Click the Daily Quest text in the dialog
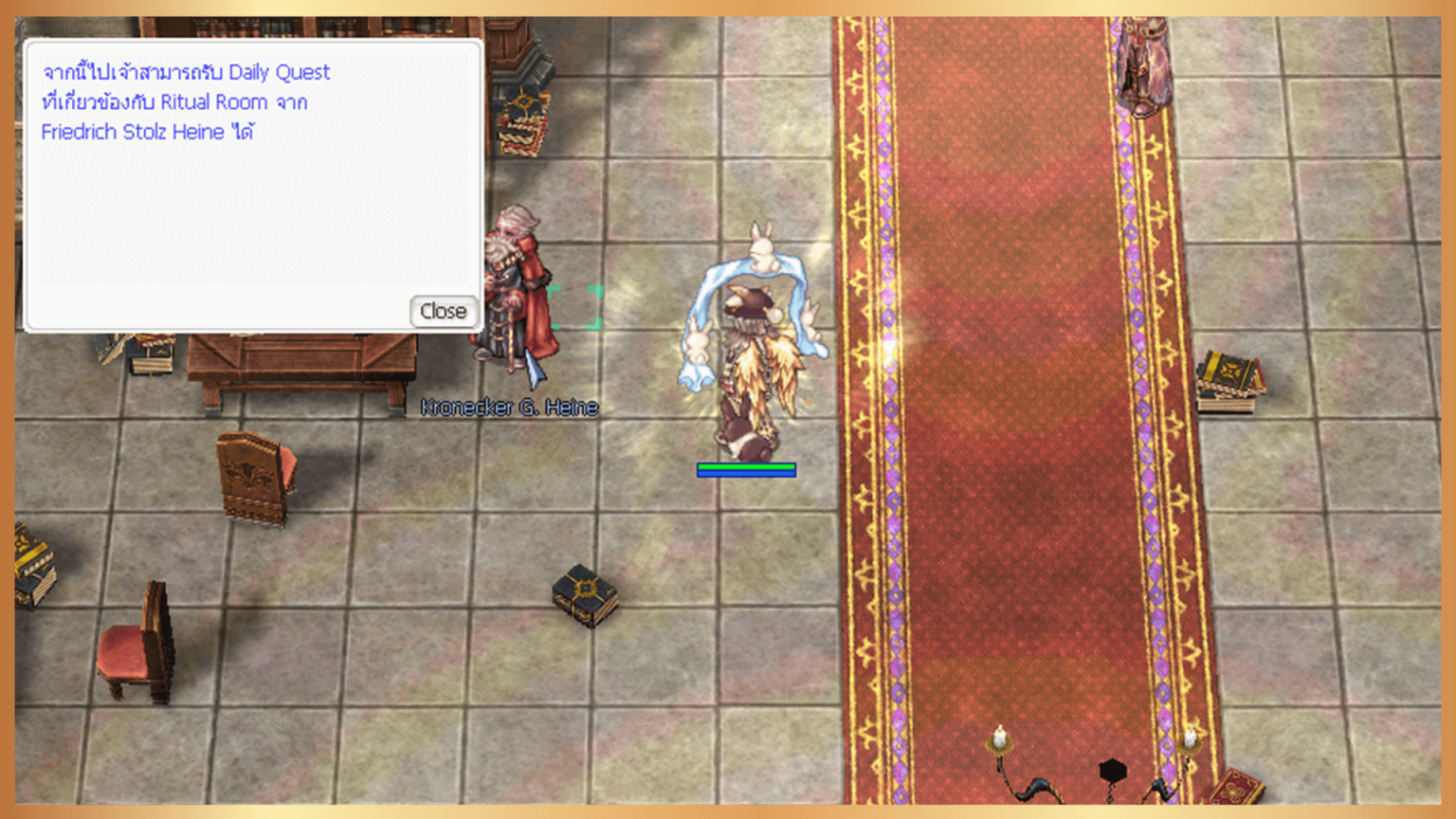The image size is (1456, 819). [283, 72]
